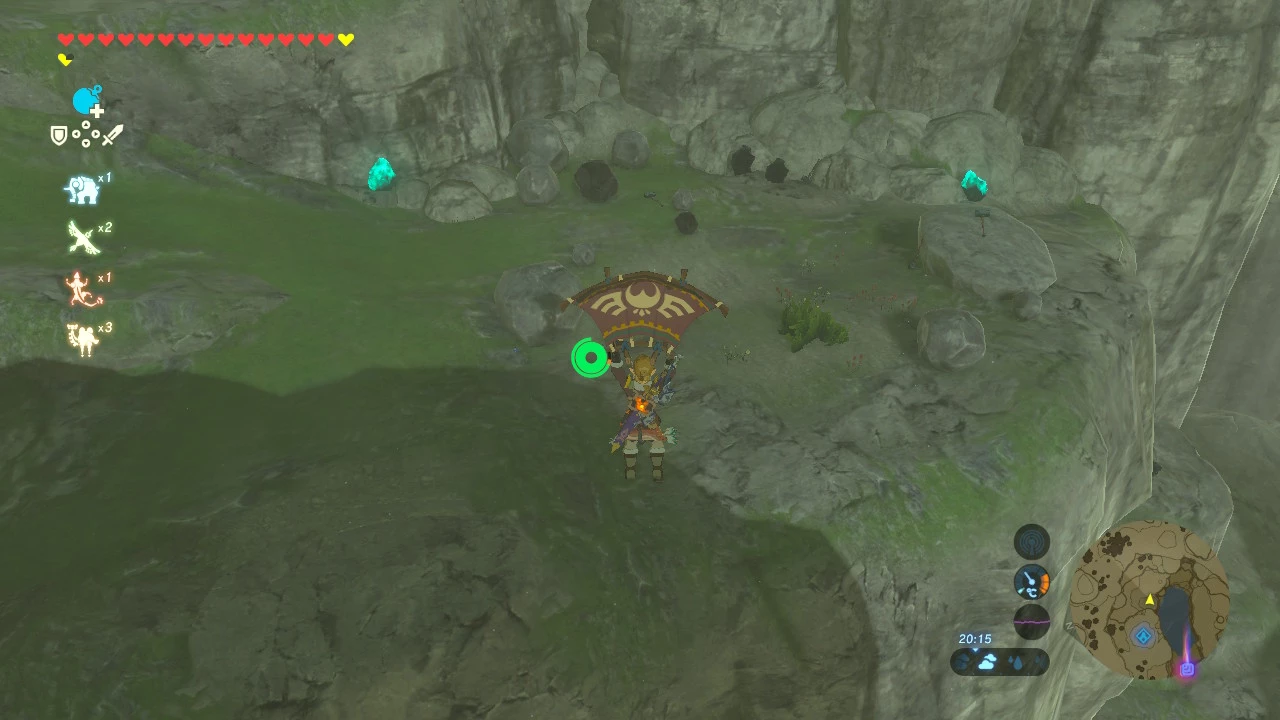The width and height of the screenshot is (1280, 720).
Task: Select the Remote Bomb rune icon
Action: pos(87,101)
